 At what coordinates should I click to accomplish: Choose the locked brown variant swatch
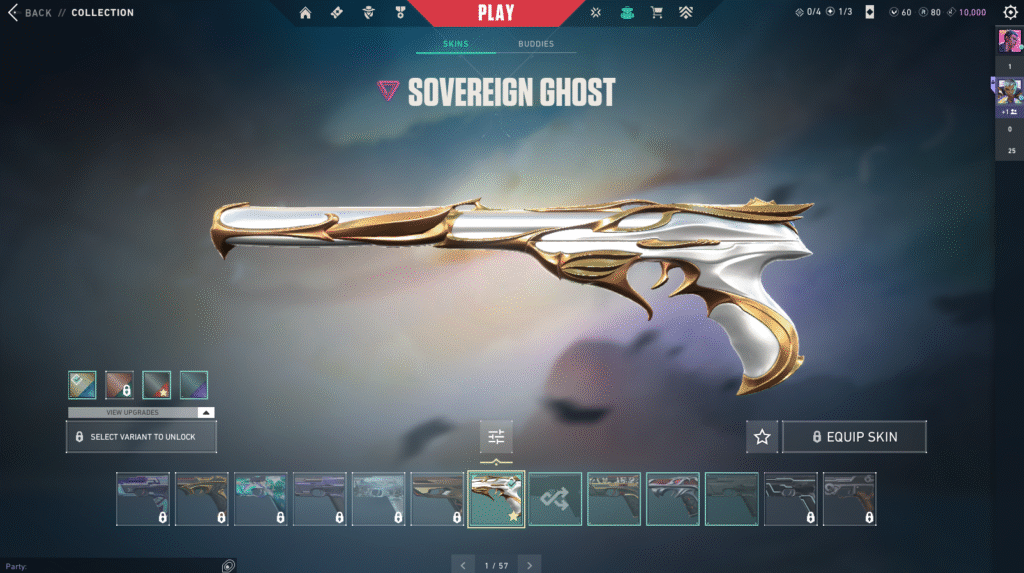119,385
